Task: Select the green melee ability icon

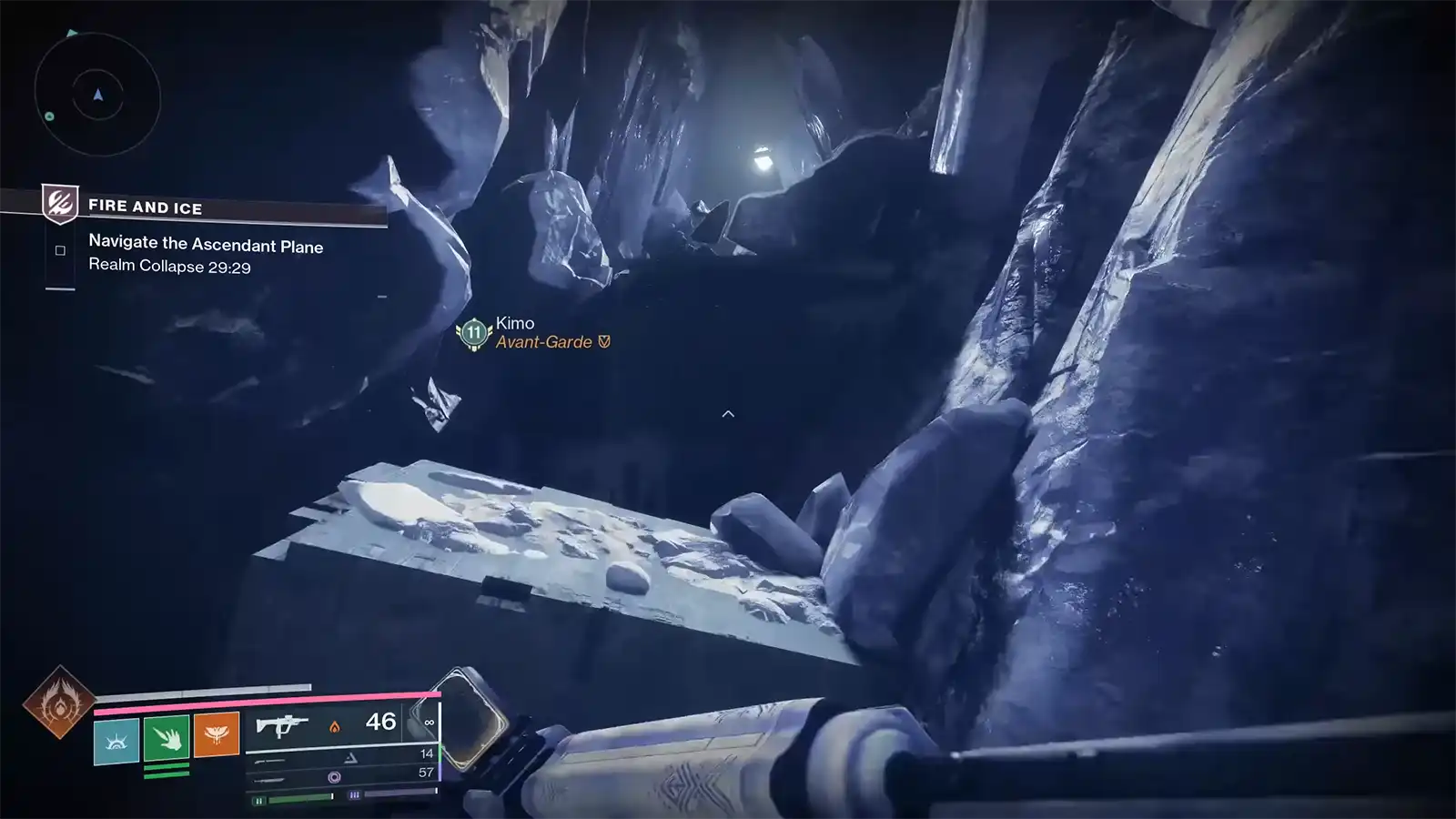Action: [167, 738]
